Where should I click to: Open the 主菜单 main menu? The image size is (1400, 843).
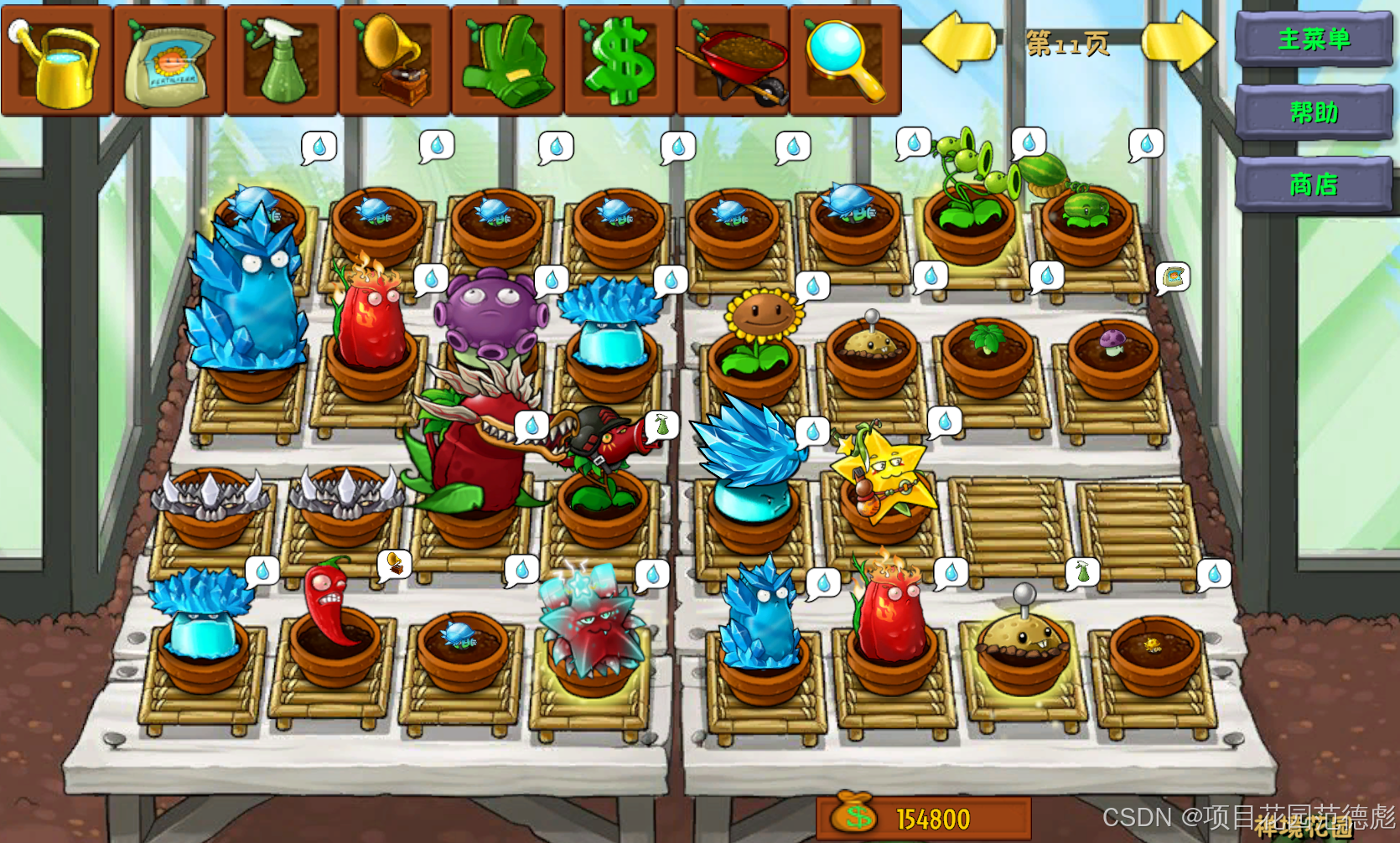pos(1313,39)
